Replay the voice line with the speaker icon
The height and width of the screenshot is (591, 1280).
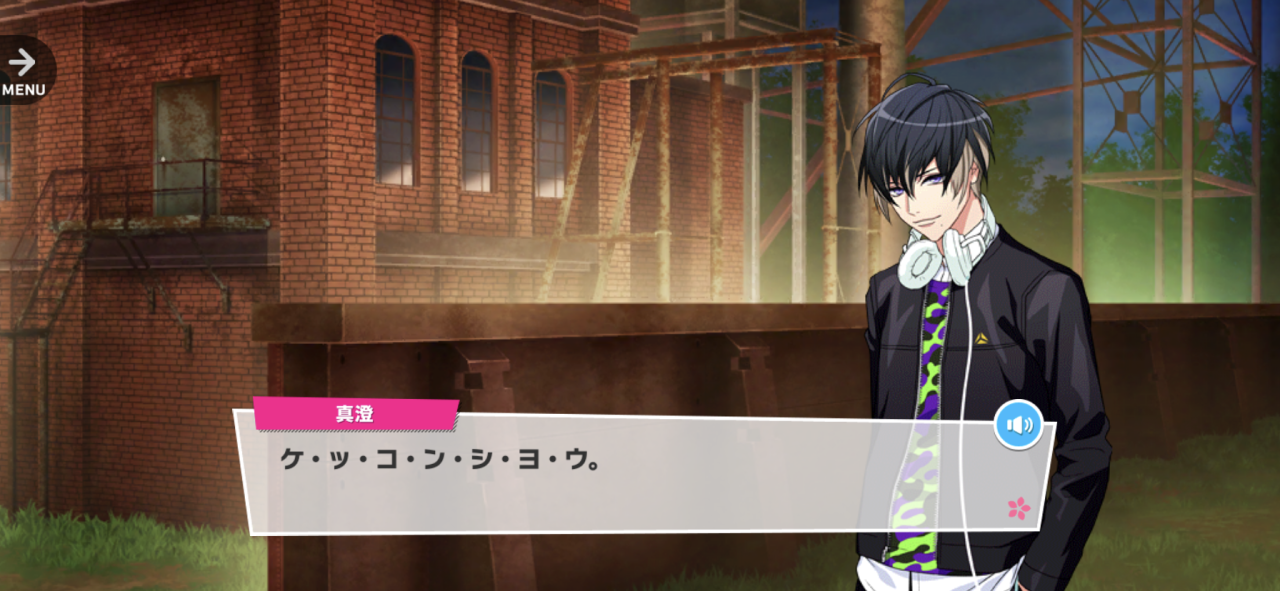coord(1018,426)
